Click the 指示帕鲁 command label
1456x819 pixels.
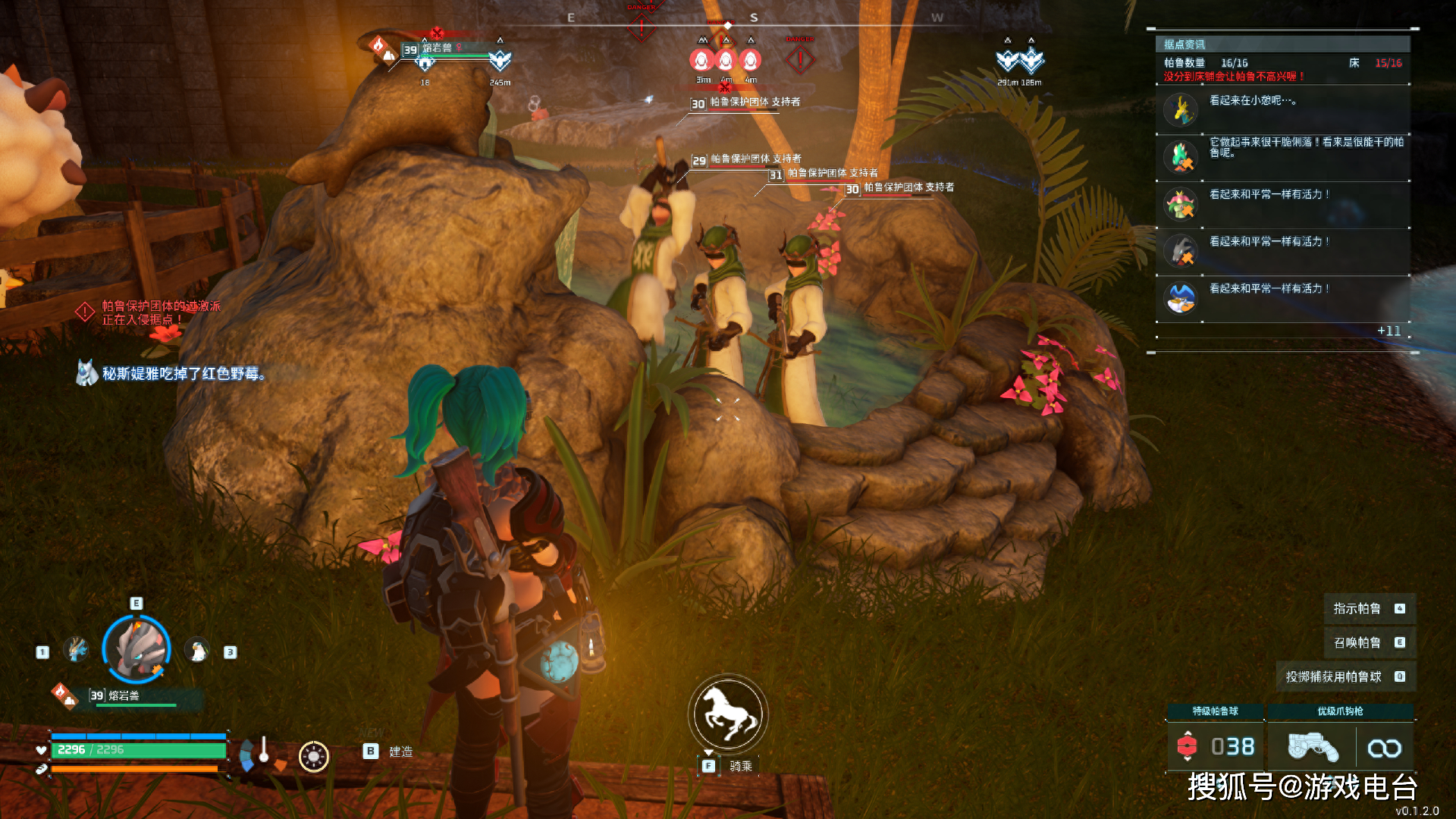(1357, 609)
